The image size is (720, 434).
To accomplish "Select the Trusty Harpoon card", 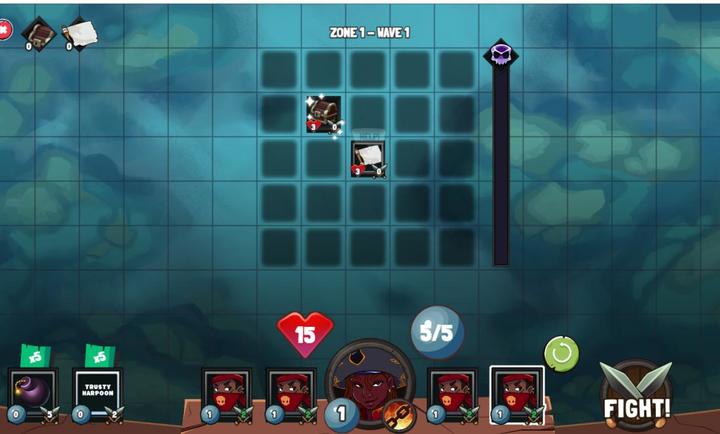I will tap(97, 390).
